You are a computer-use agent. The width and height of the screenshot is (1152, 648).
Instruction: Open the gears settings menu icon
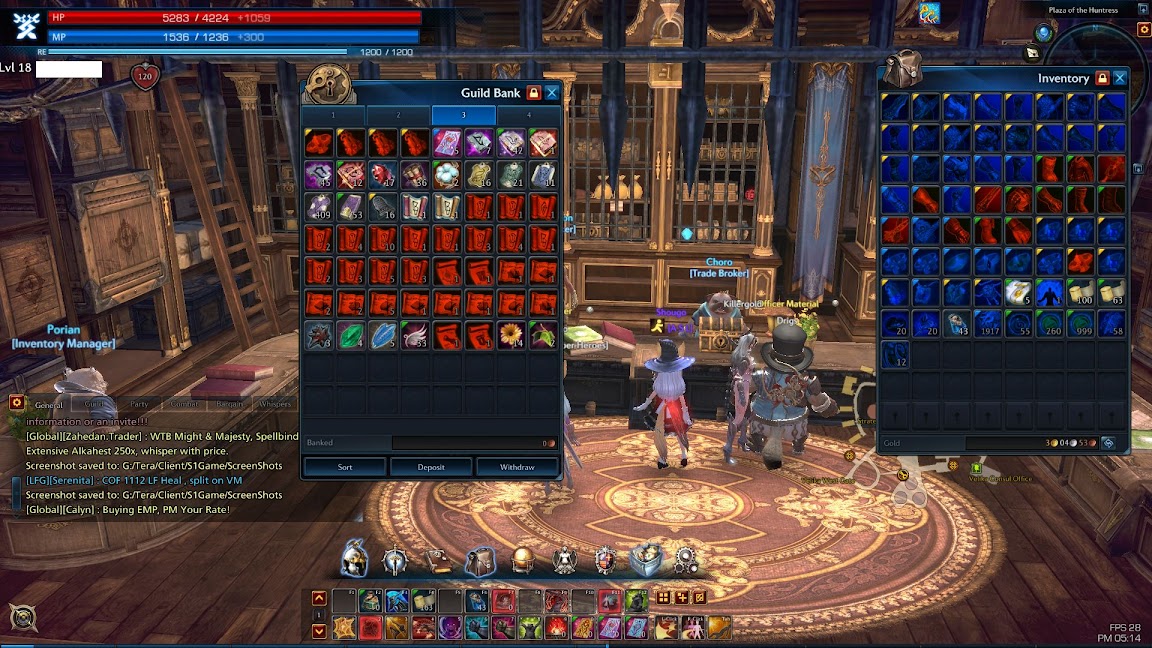point(686,560)
